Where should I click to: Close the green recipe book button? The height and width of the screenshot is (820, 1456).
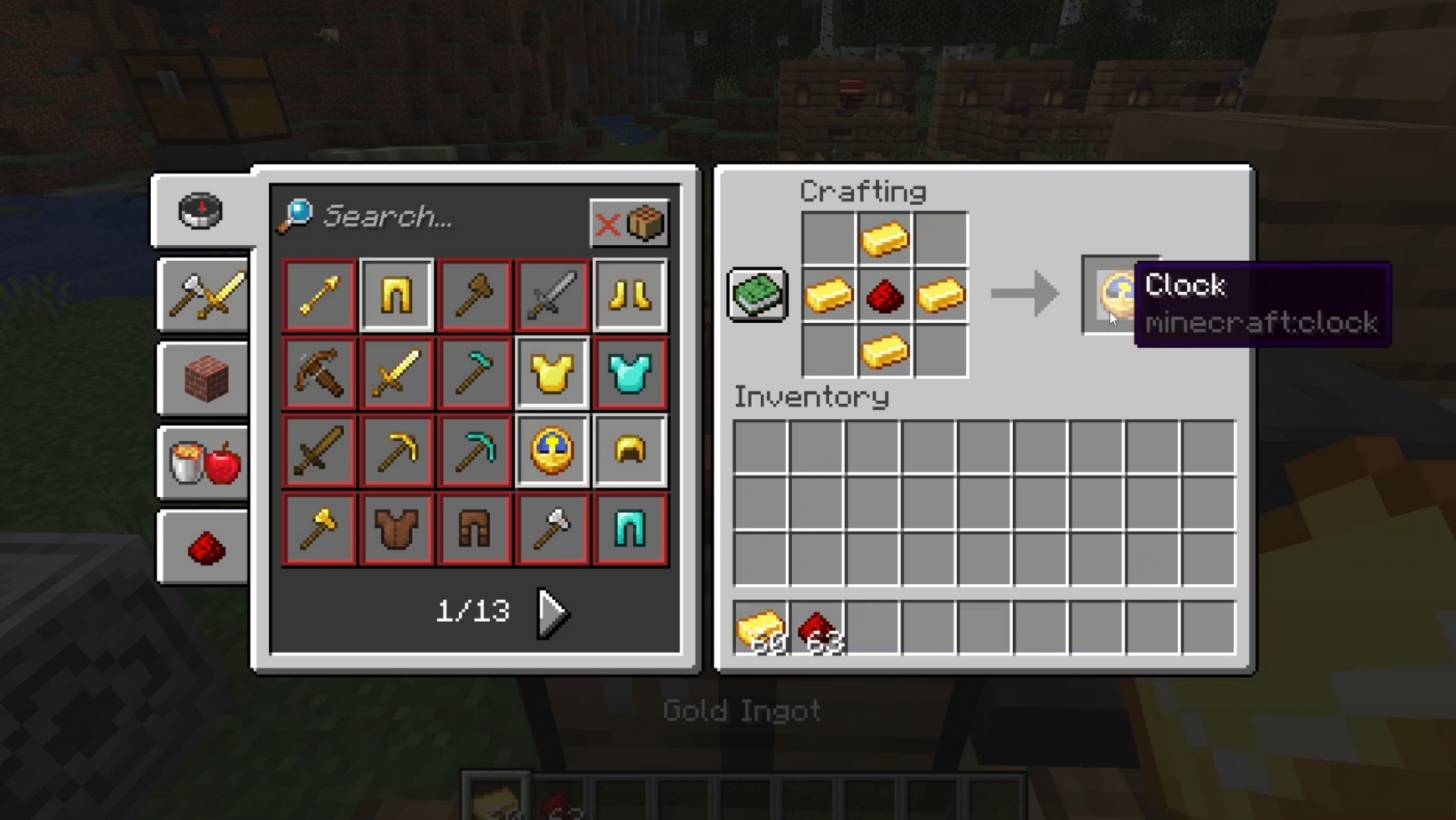tap(757, 295)
